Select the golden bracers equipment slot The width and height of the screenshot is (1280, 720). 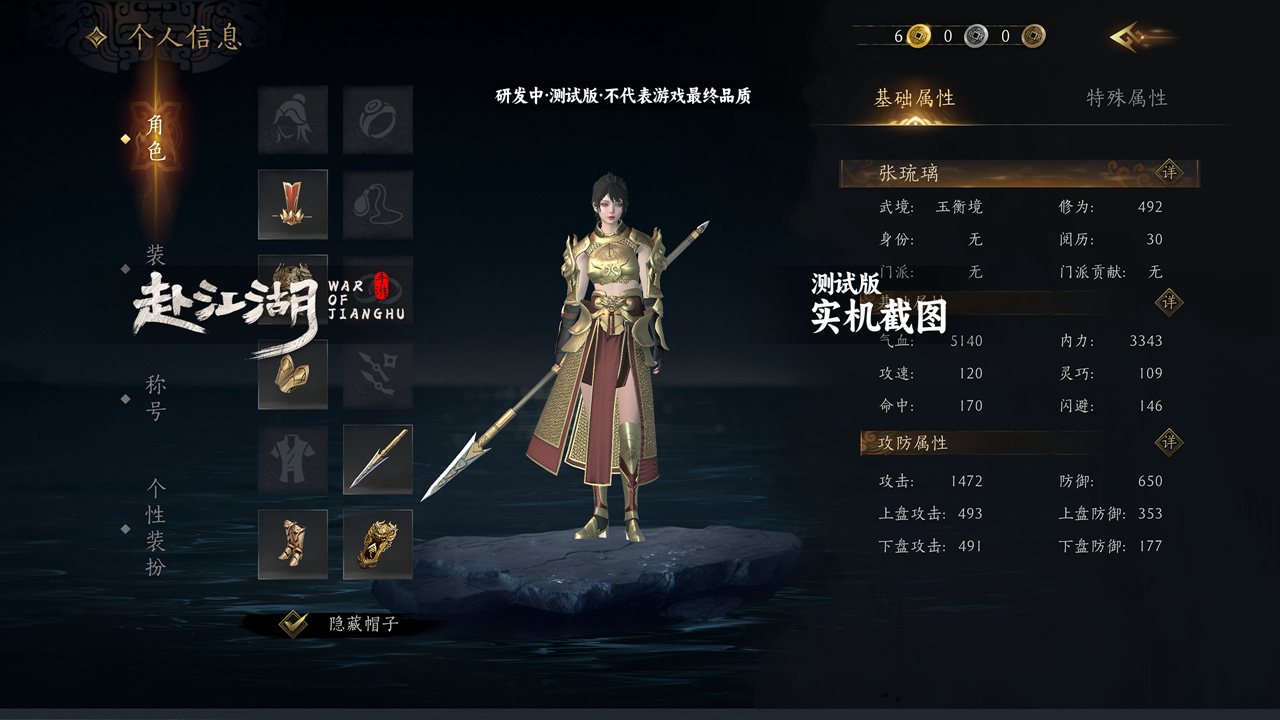(x=293, y=374)
